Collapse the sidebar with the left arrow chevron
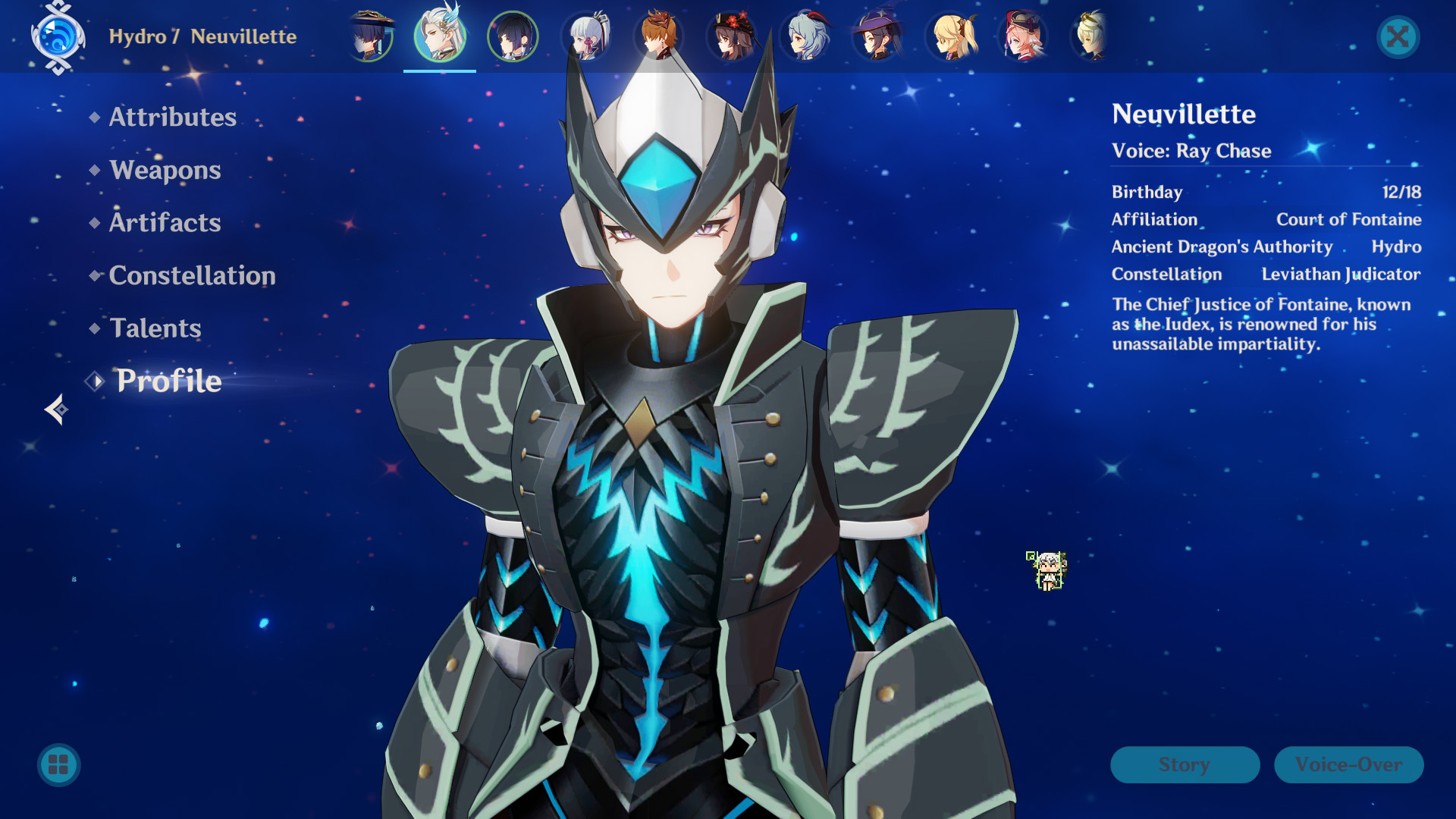Image resolution: width=1456 pixels, height=819 pixels. point(55,409)
